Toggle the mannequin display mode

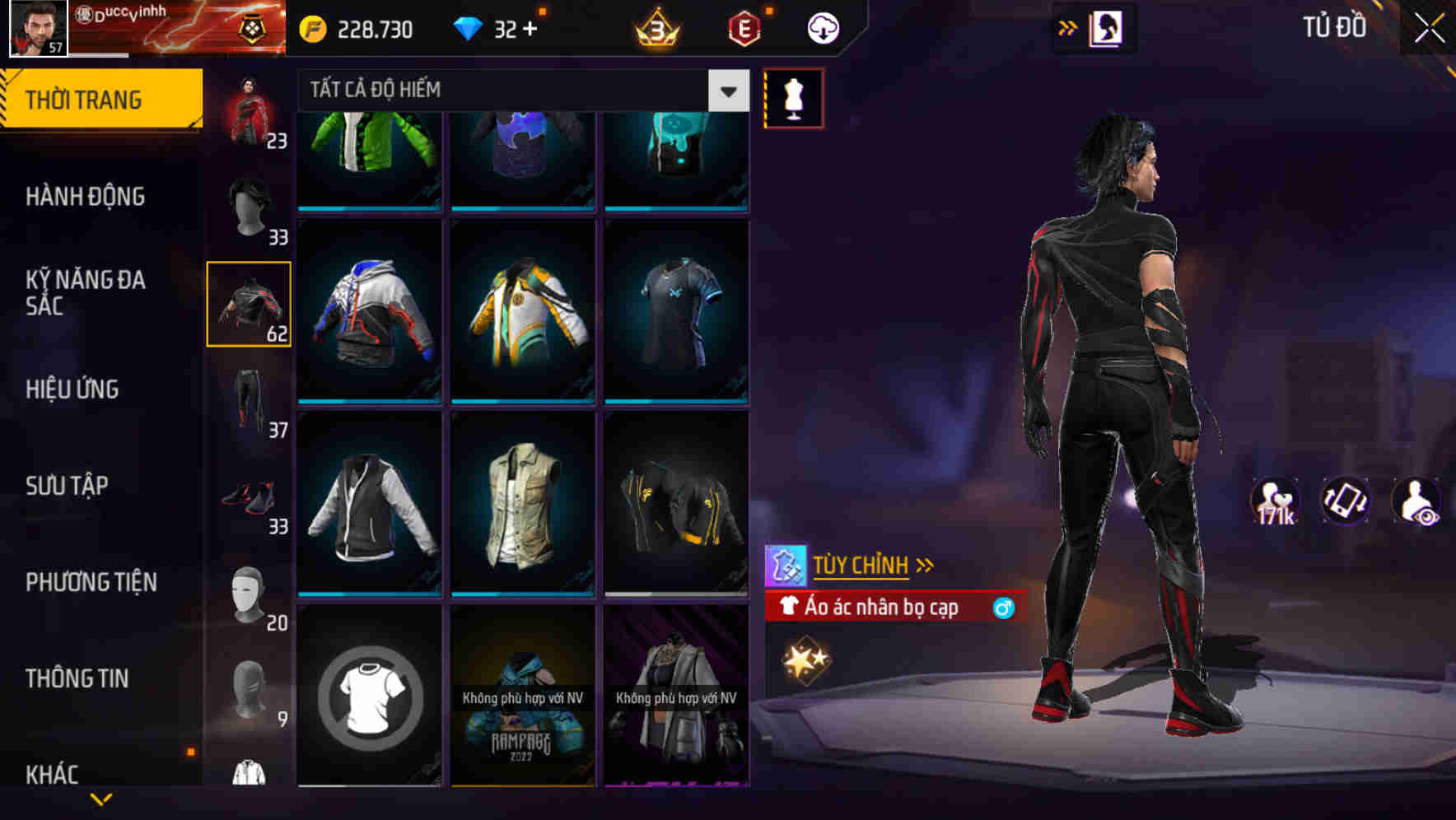point(794,98)
